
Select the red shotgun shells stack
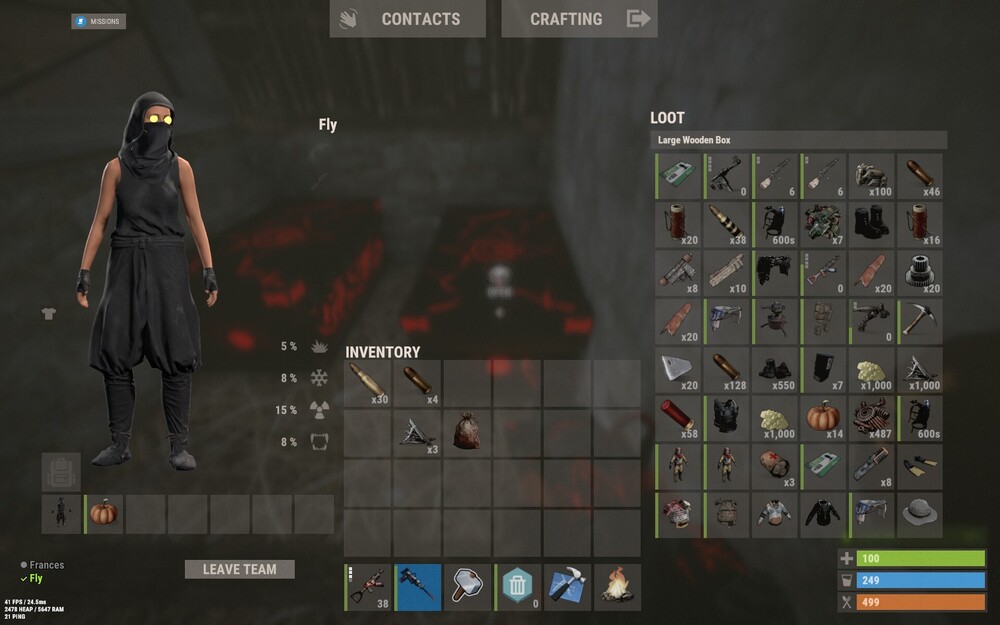coord(679,416)
